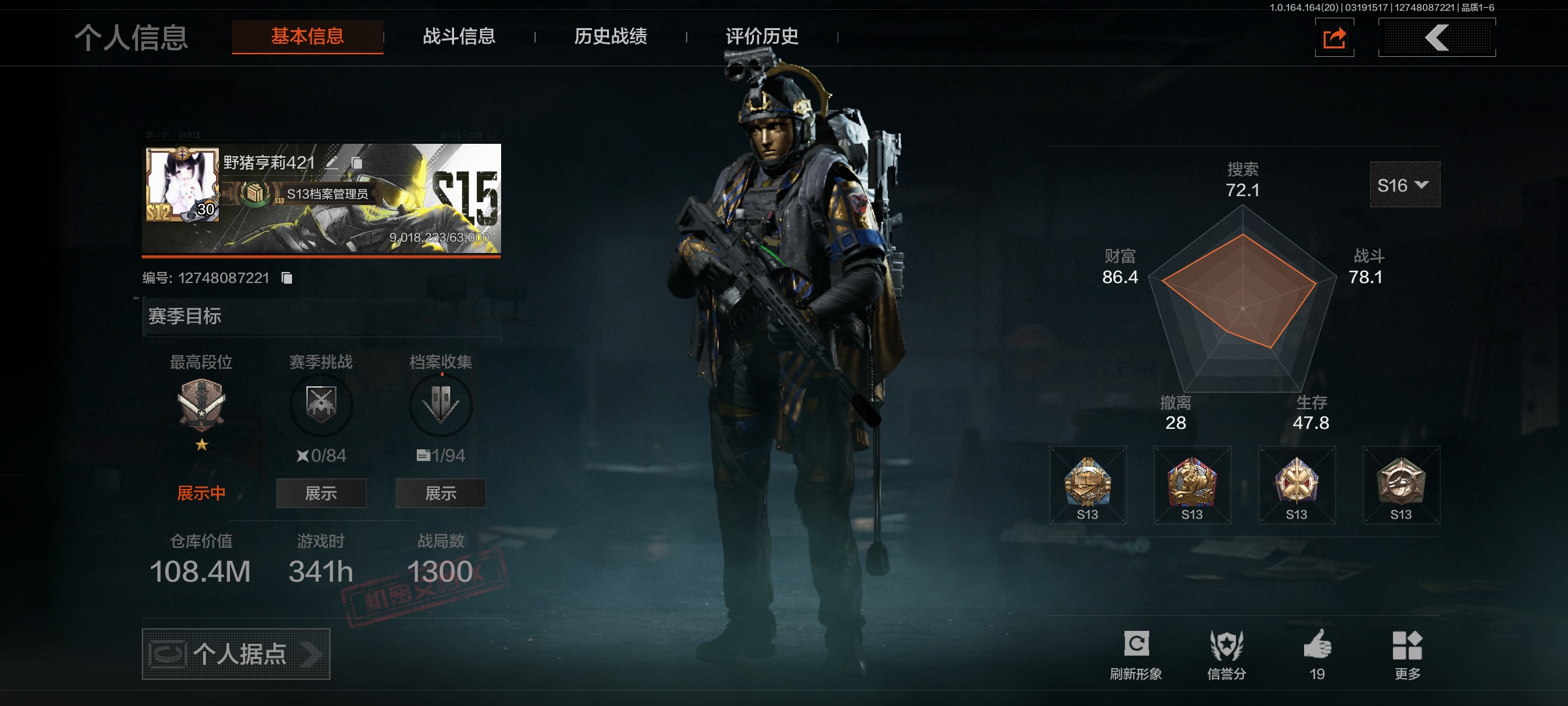Open the S16 season dropdown

point(1404,185)
